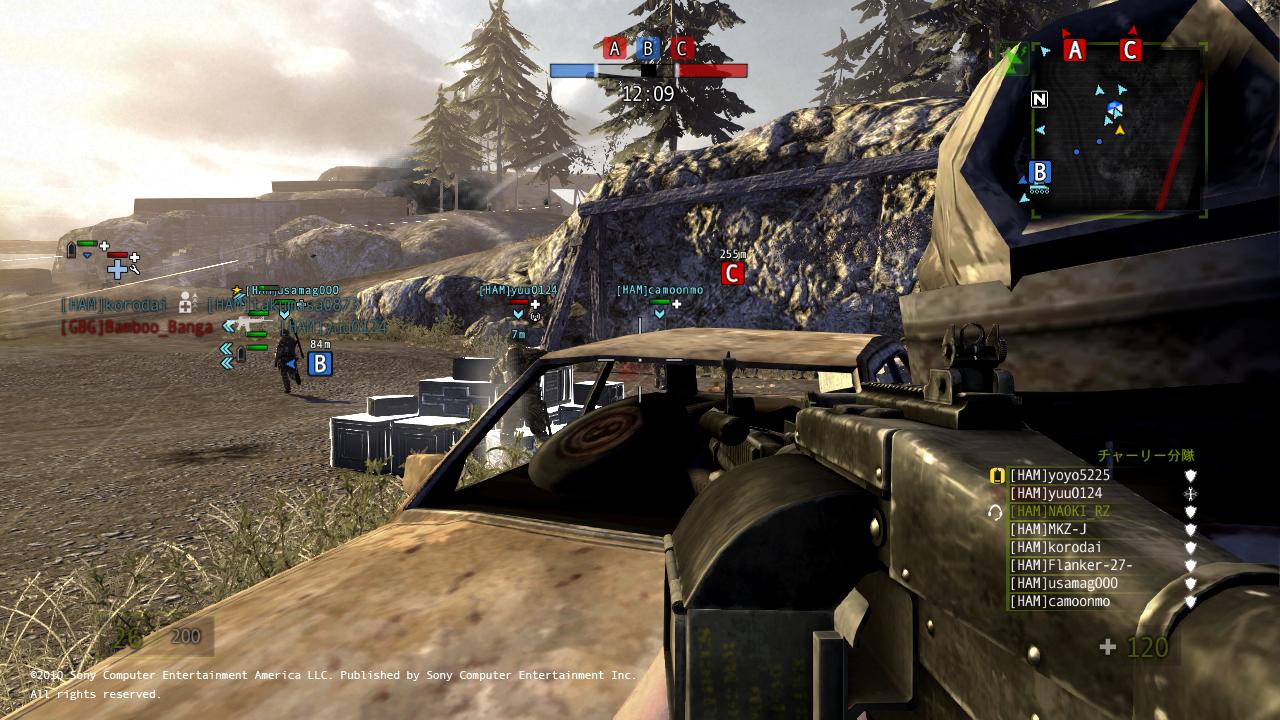The image size is (1280, 720).
Task: Select objective A indicator above the timer
Action: (615, 48)
